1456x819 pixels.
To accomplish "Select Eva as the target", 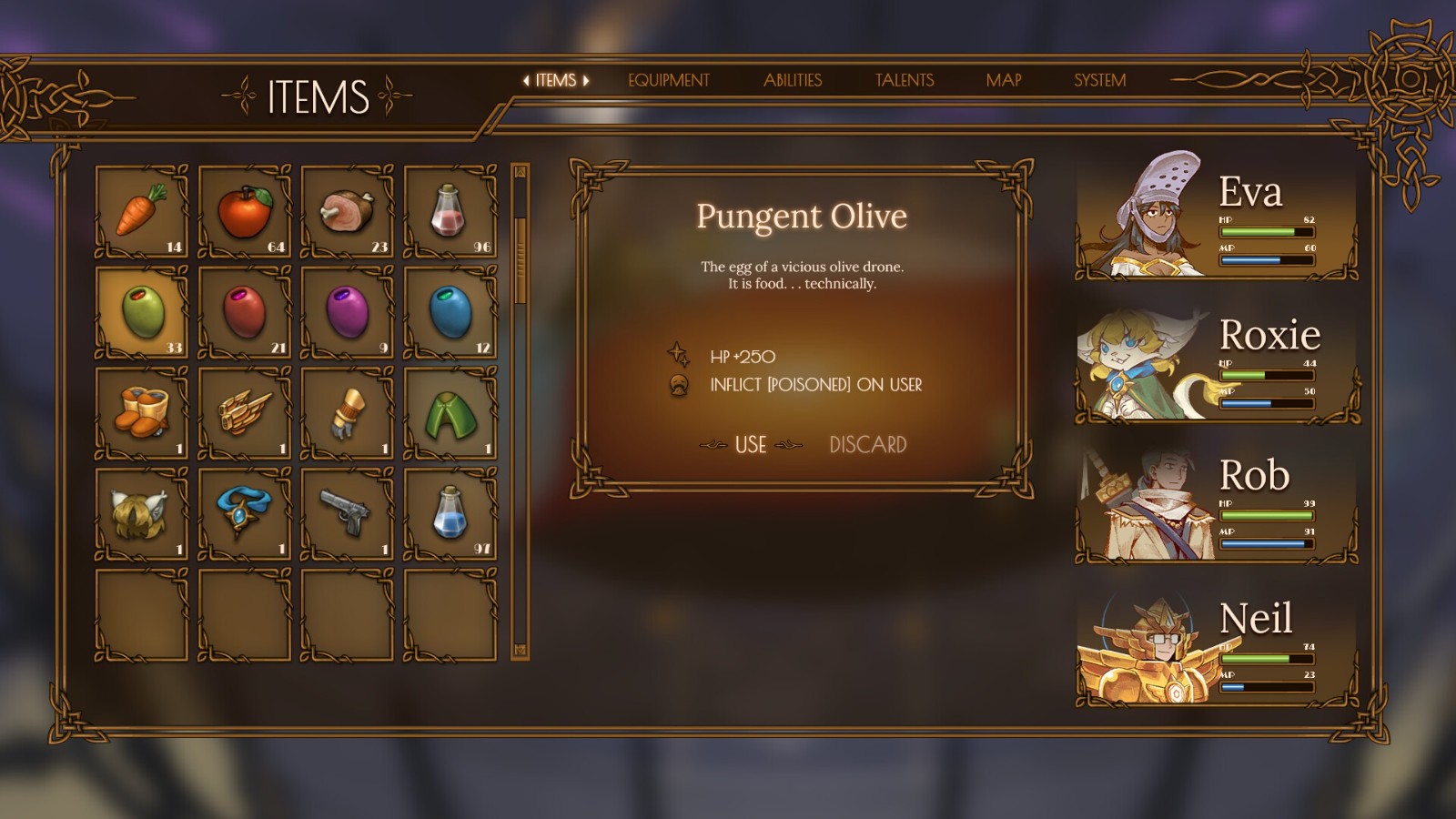I will point(1217,217).
